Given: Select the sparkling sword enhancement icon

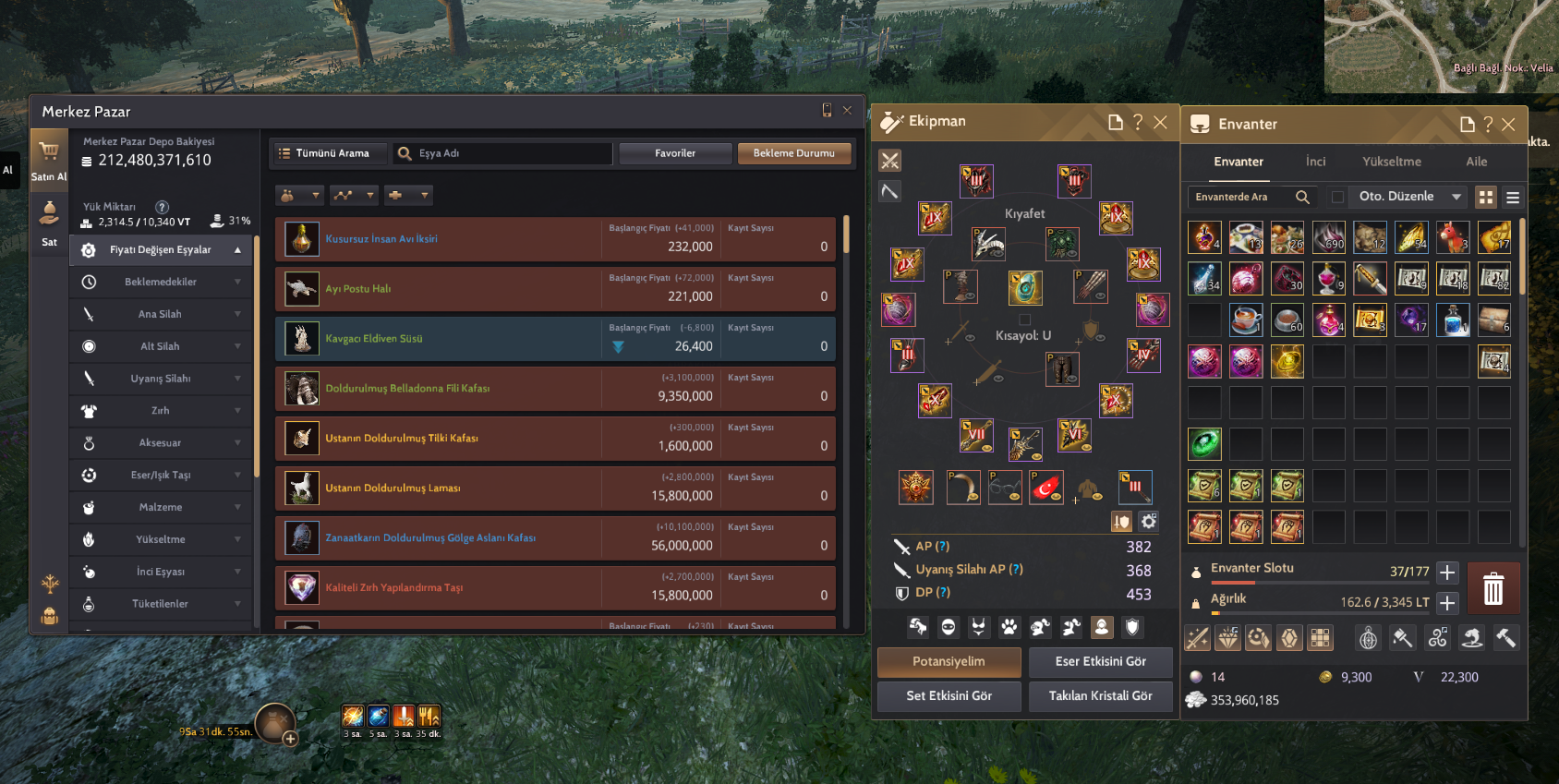Looking at the screenshot, I should point(1197,637).
